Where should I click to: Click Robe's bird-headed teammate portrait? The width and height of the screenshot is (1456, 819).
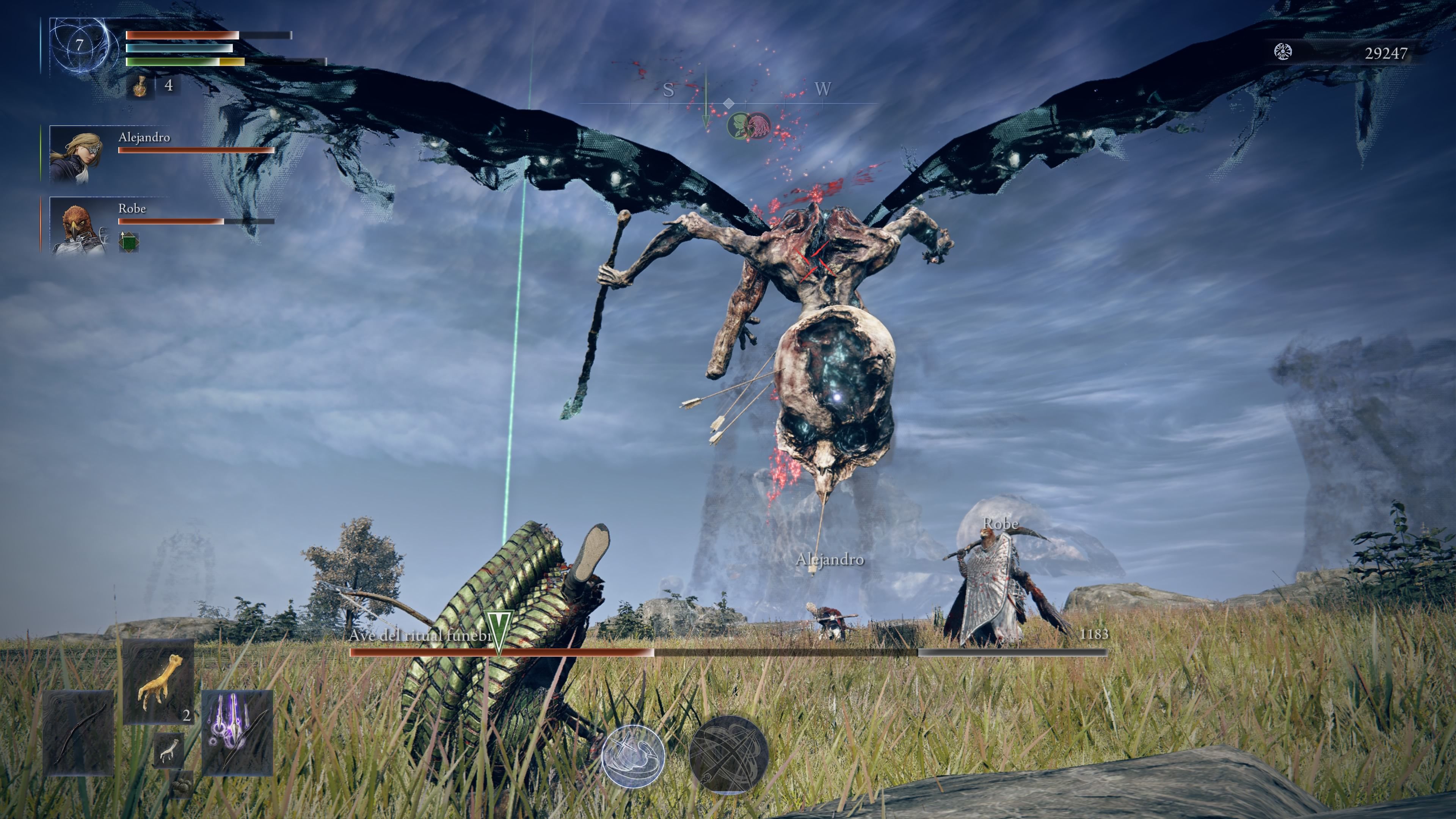coord(77,226)
